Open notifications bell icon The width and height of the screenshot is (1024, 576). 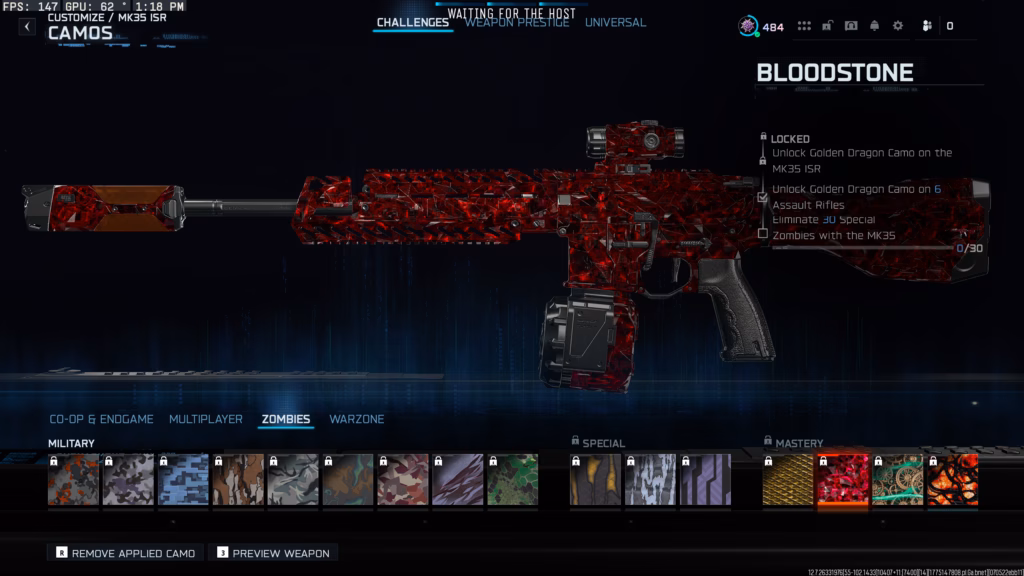click(x=875, y=26)
